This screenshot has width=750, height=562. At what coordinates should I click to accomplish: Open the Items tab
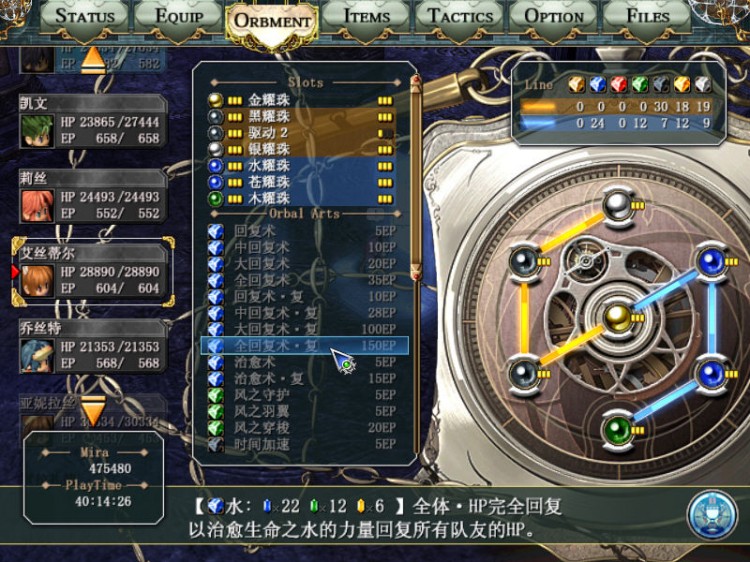pyautogui.click(x=367, y=16)
